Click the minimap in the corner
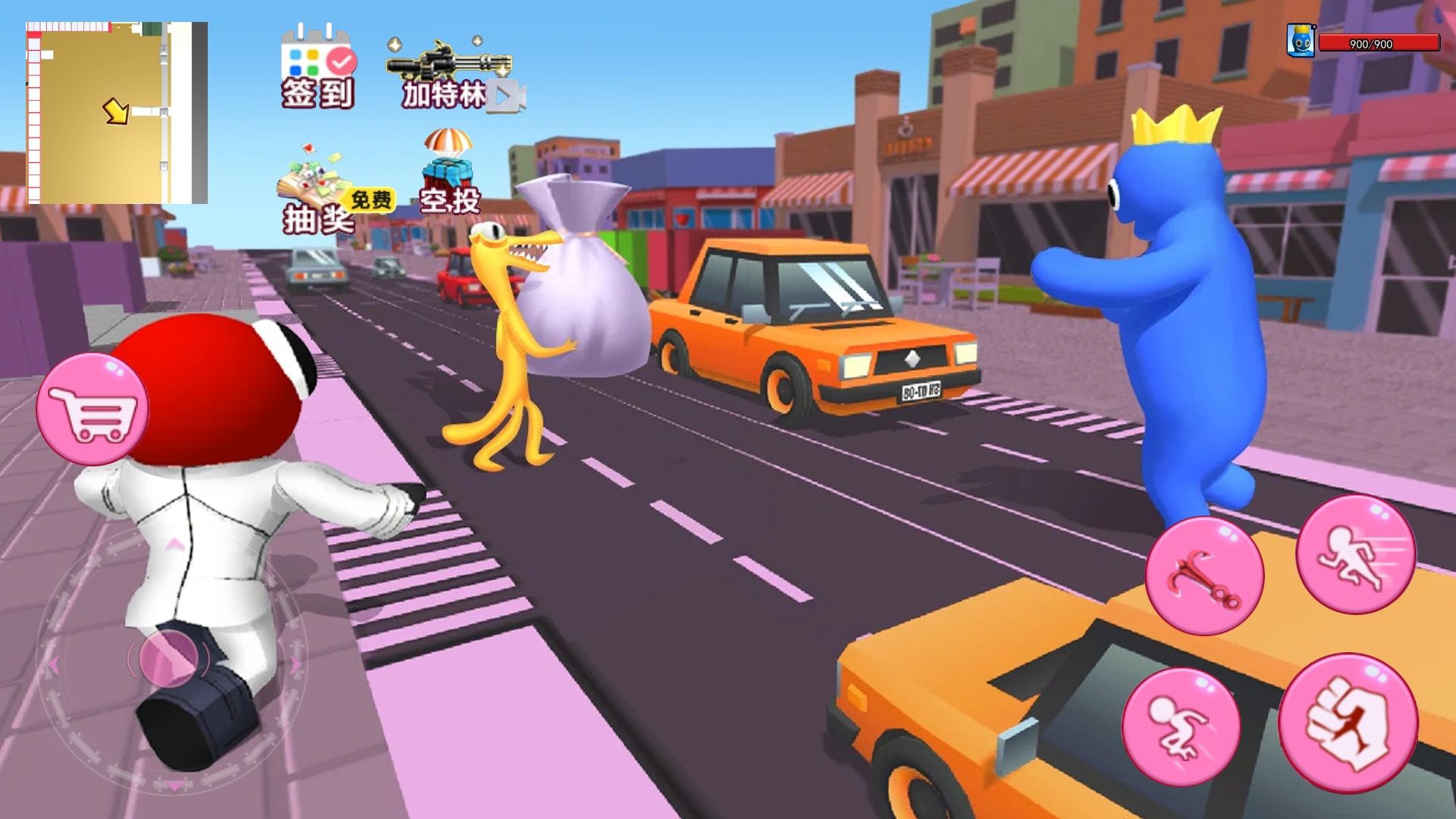This screenshot has height=819, width=1456. coord(117,113)
